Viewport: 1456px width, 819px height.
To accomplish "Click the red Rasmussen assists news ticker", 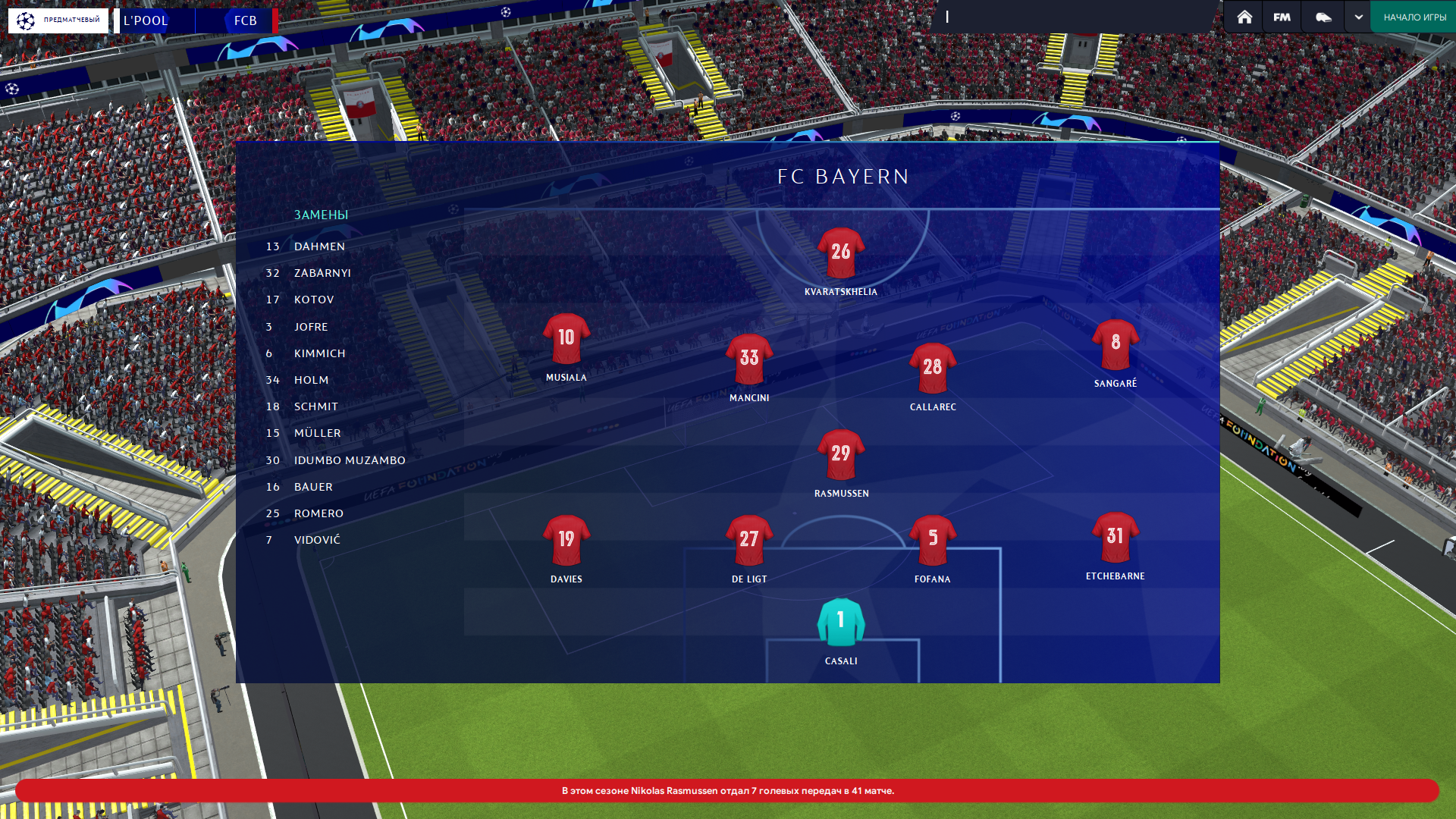I will [x=727, y=790].
